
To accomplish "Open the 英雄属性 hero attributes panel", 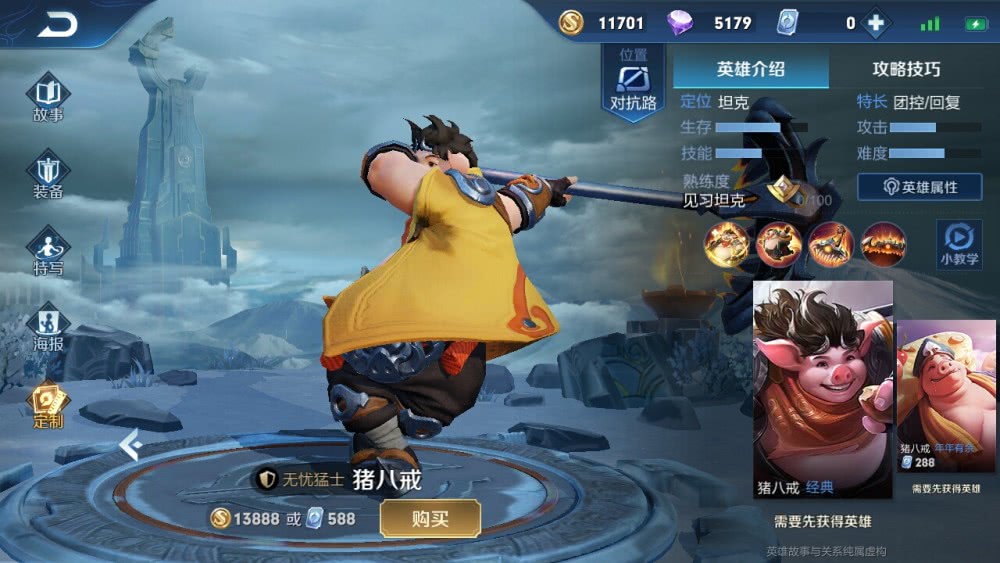I will pyautogui.click(x=919, y=187).
